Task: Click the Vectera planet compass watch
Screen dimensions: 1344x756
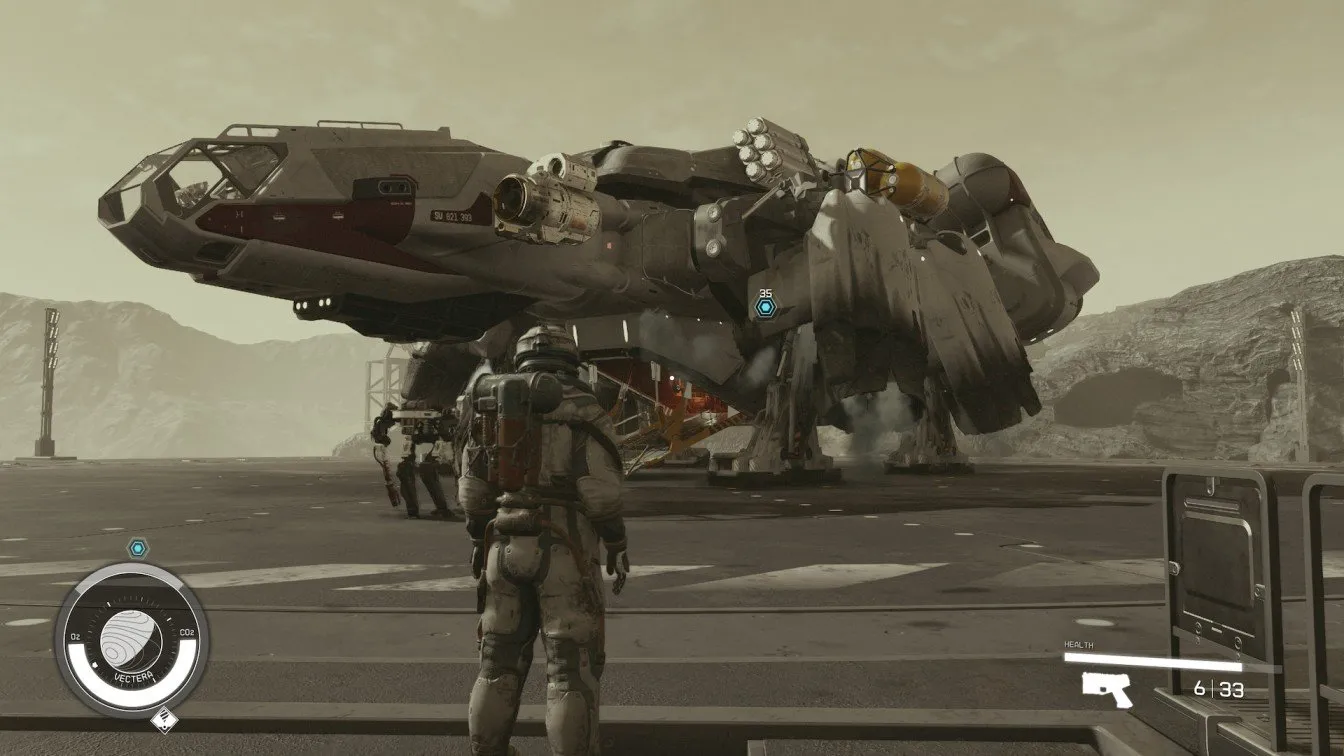Action: pos(133,637)
